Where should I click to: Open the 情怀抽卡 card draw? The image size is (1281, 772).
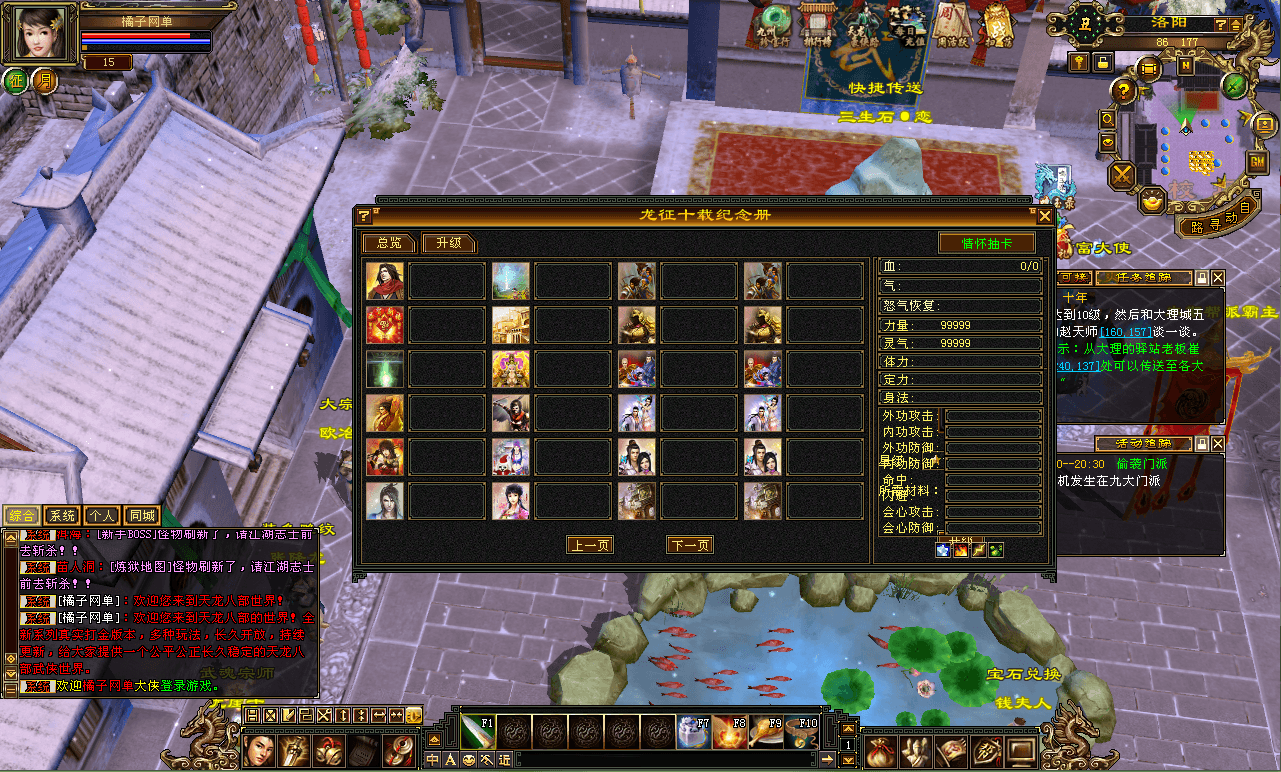pos(986,243)
